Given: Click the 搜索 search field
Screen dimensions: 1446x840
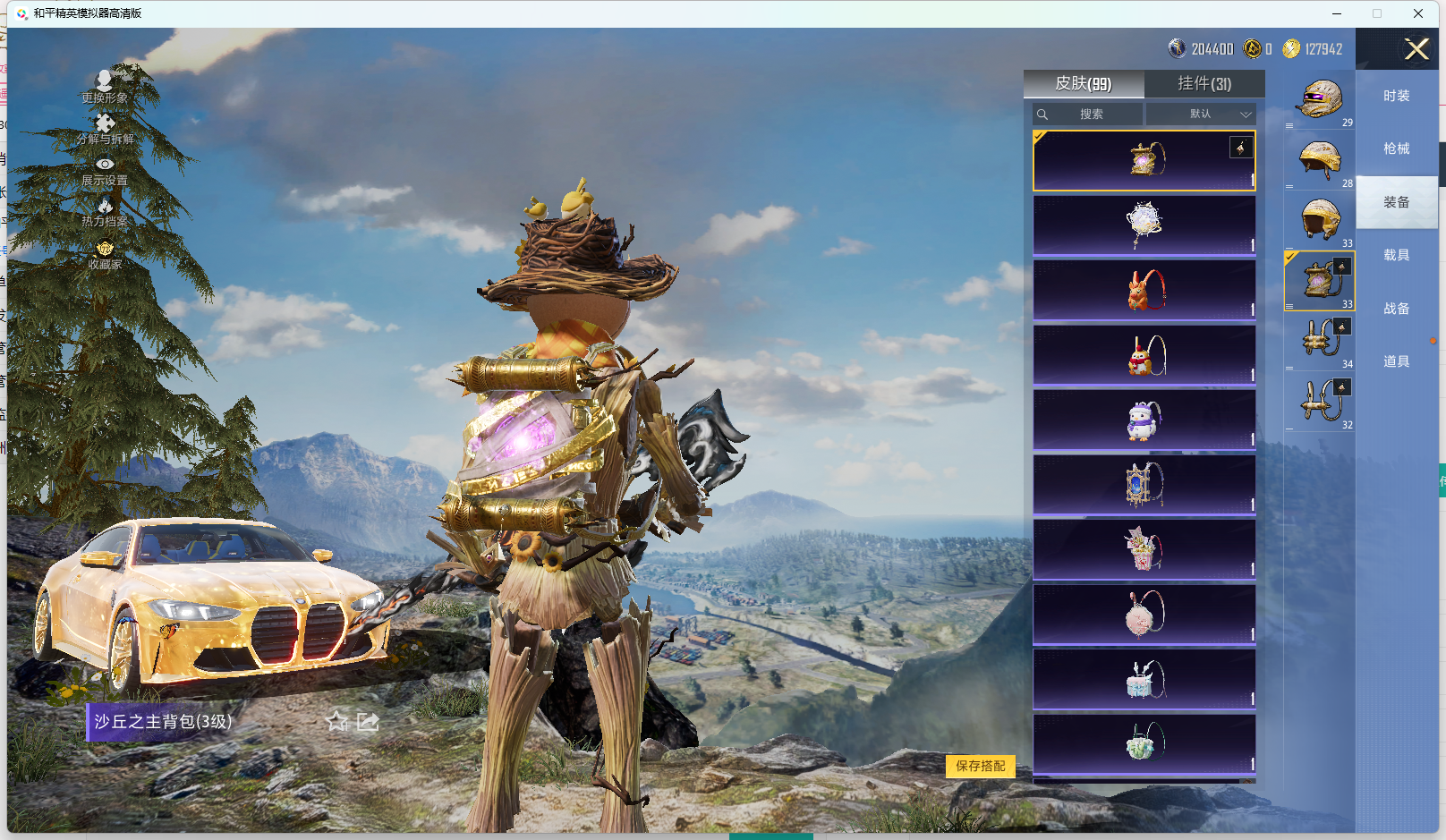Looking at the screenshot, I should [x=1088, y=115].
